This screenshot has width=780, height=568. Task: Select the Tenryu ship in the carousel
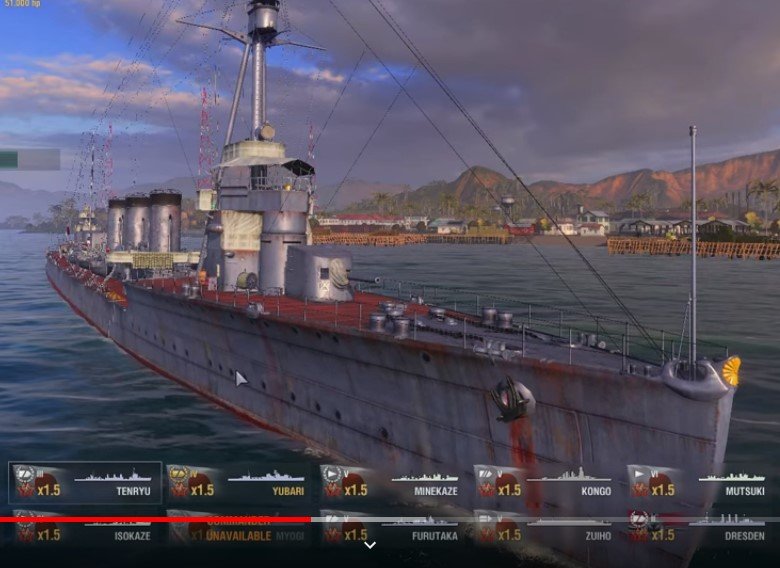(x=85, y=483)
